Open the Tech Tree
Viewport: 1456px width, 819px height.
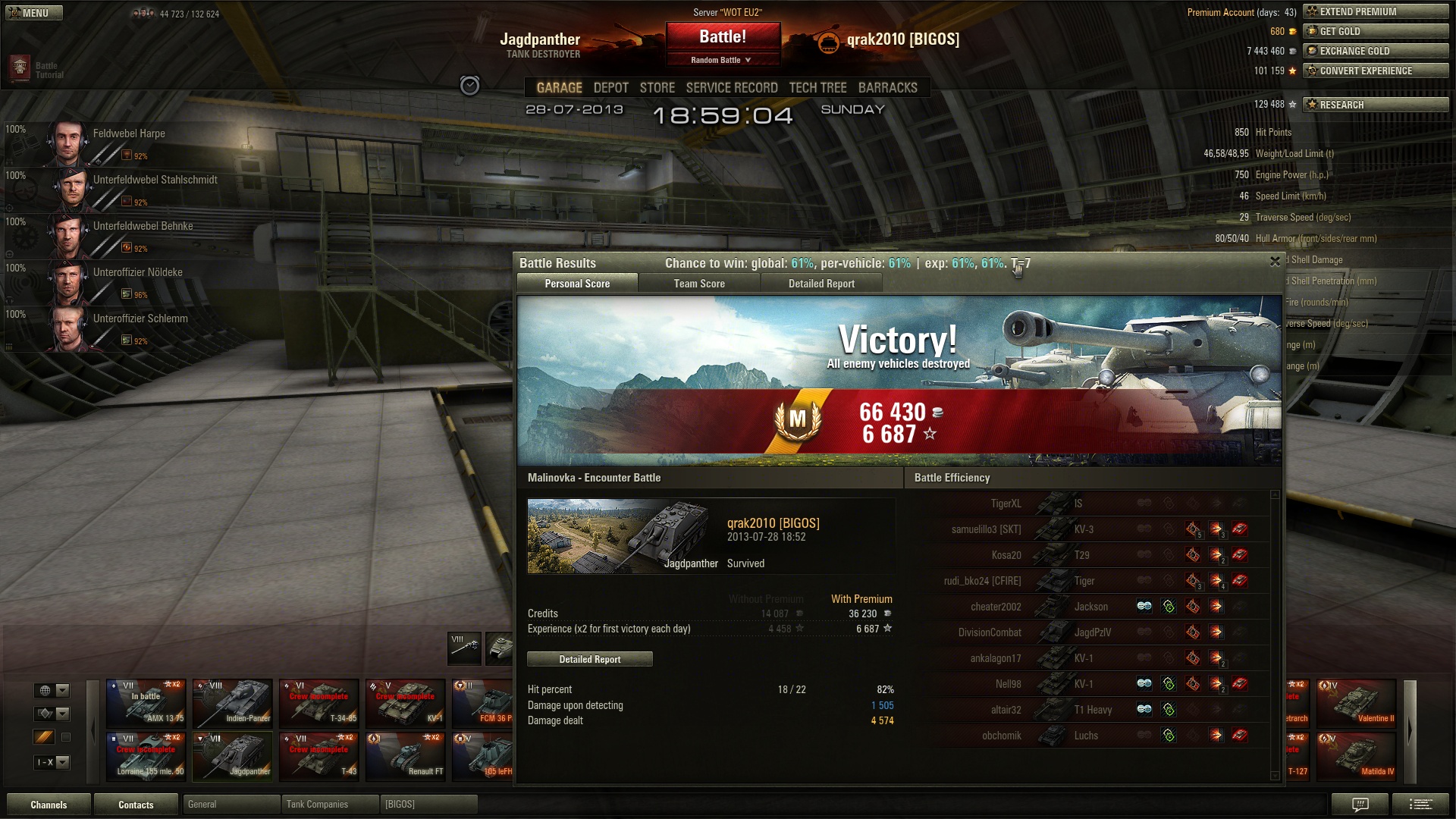pos(817,88)
